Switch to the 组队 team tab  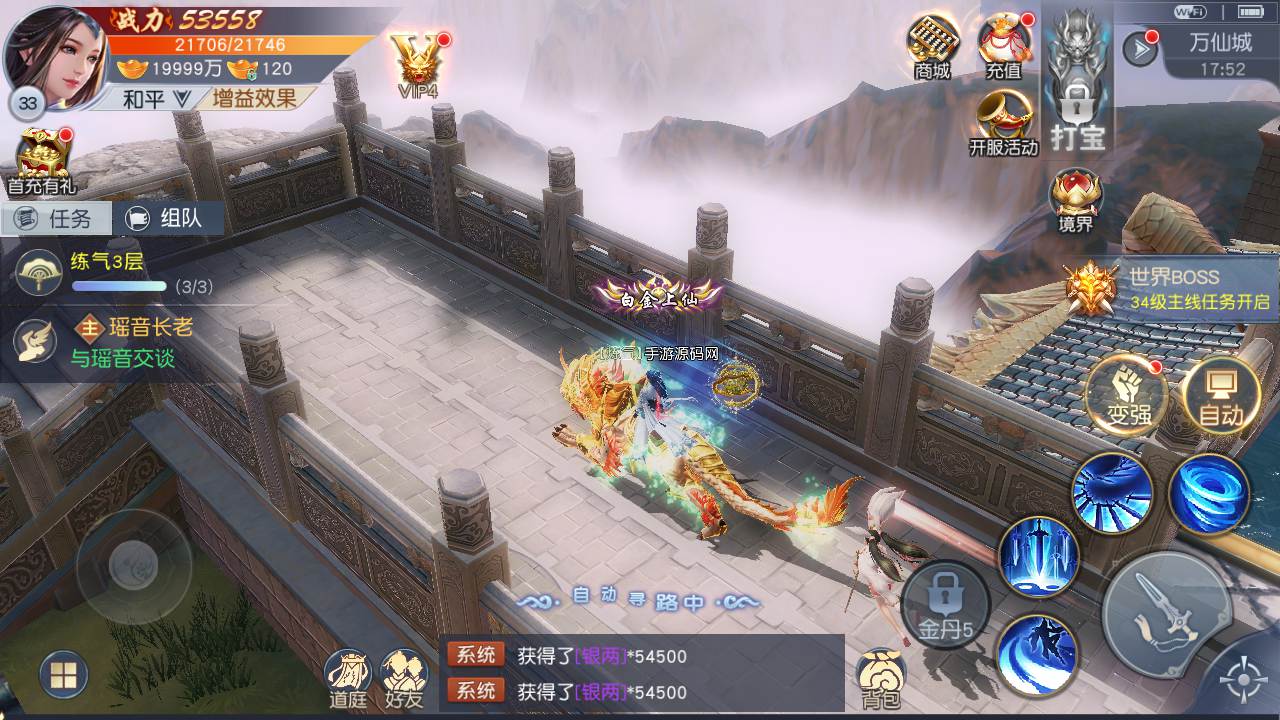coord(166,218)
